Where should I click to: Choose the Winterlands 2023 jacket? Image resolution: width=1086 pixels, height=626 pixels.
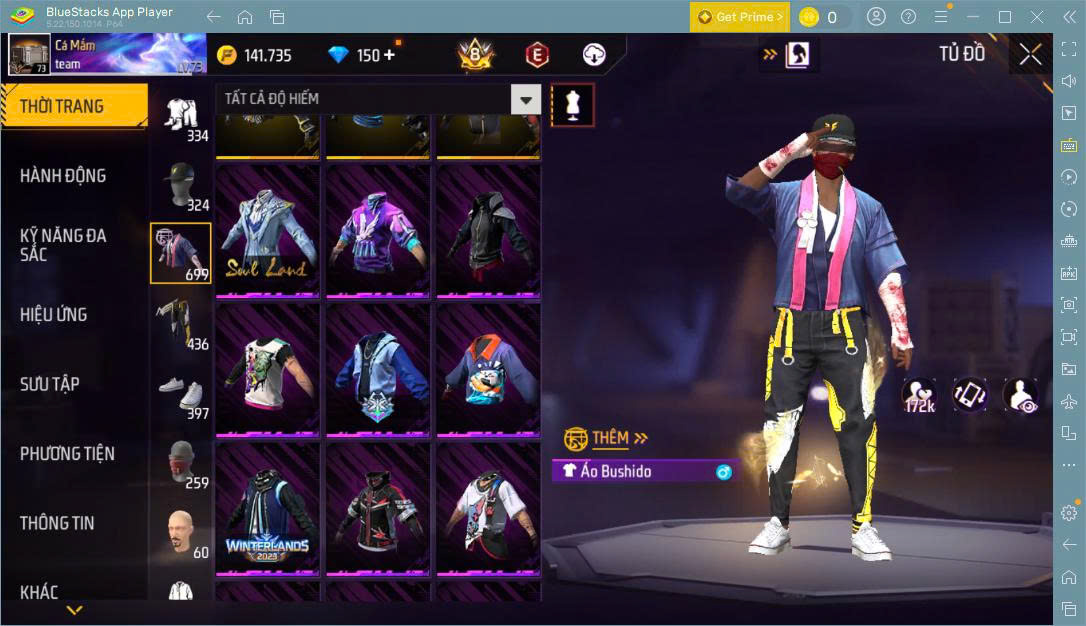[267, 511]
